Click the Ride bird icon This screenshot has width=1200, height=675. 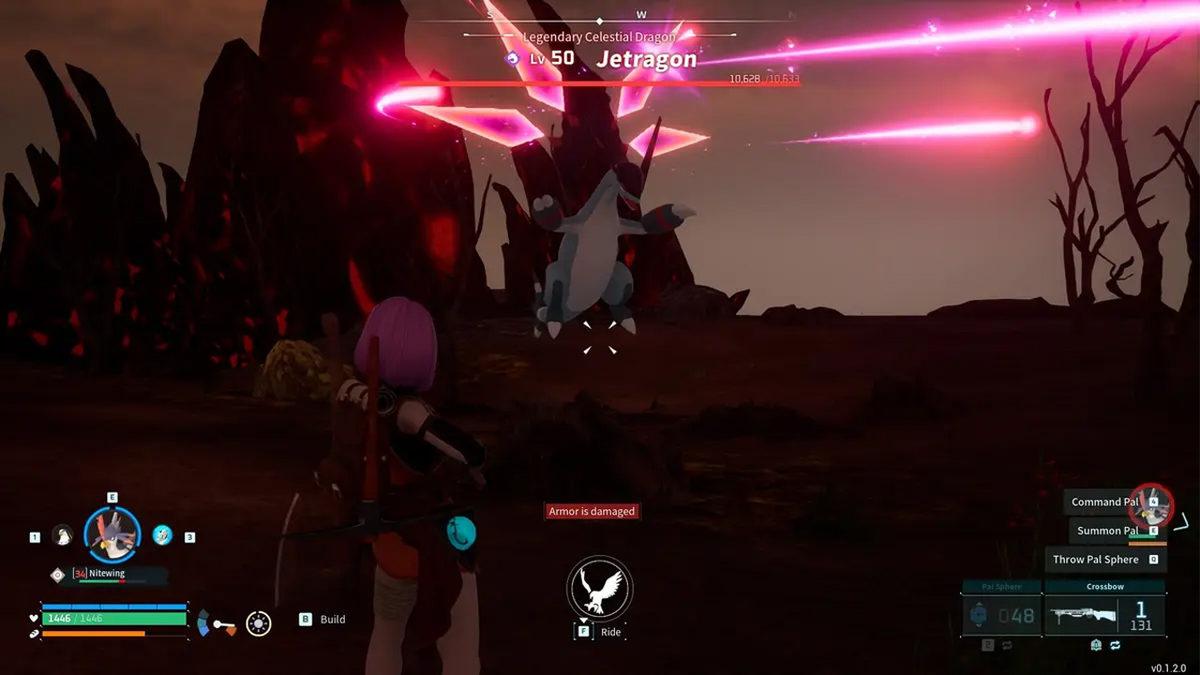(600, 588)
